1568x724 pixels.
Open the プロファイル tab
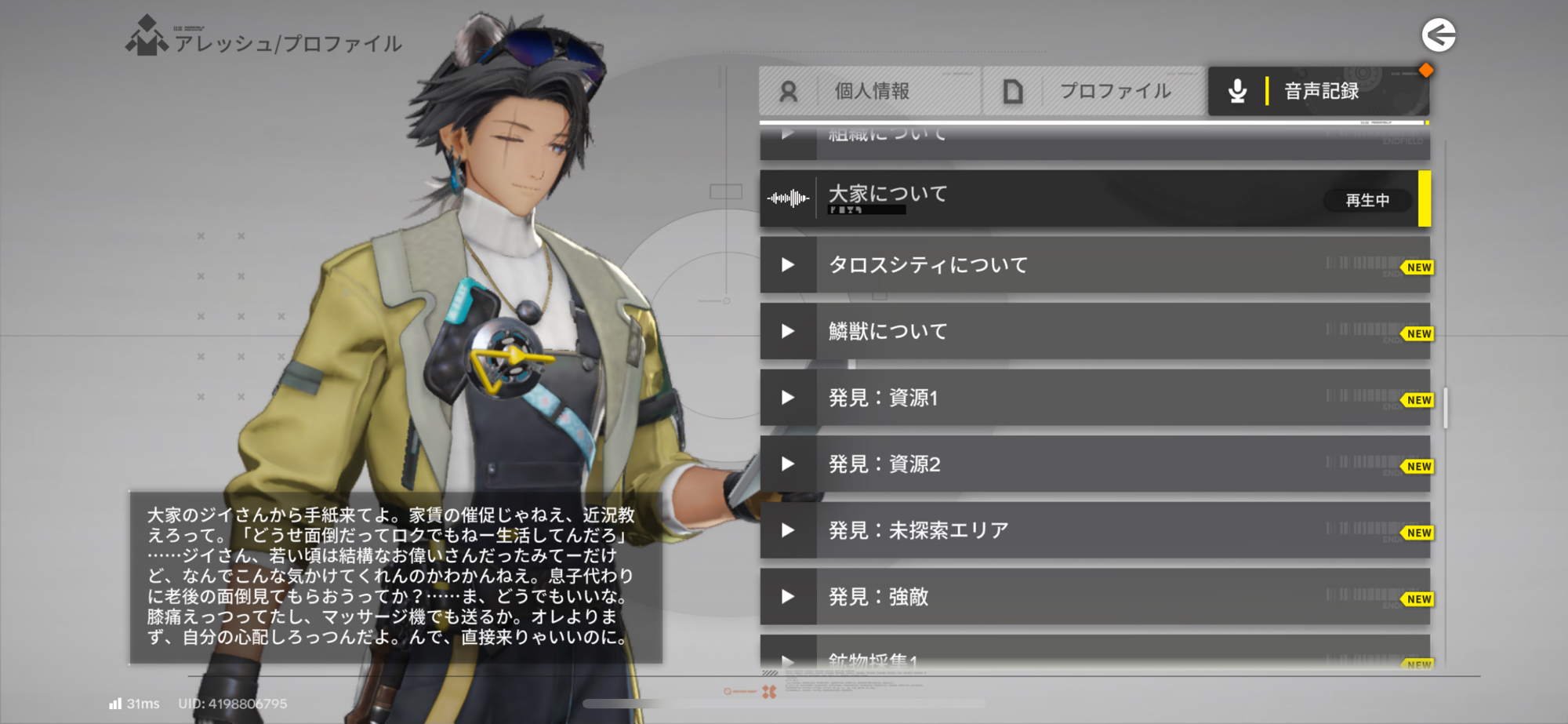click(x=1094, y=91)
